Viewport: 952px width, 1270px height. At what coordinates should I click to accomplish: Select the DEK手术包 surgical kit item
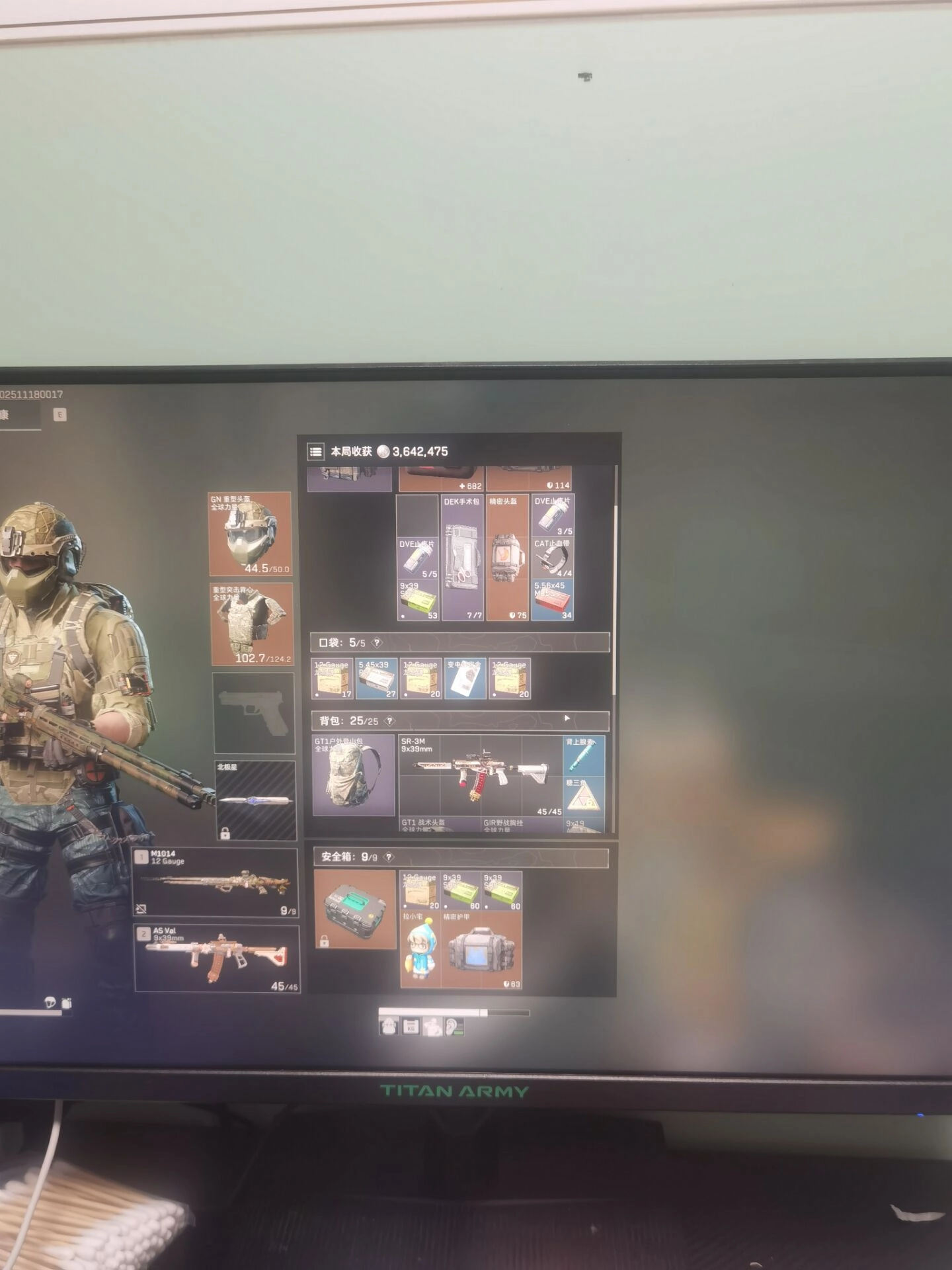(x=462, y=558)
